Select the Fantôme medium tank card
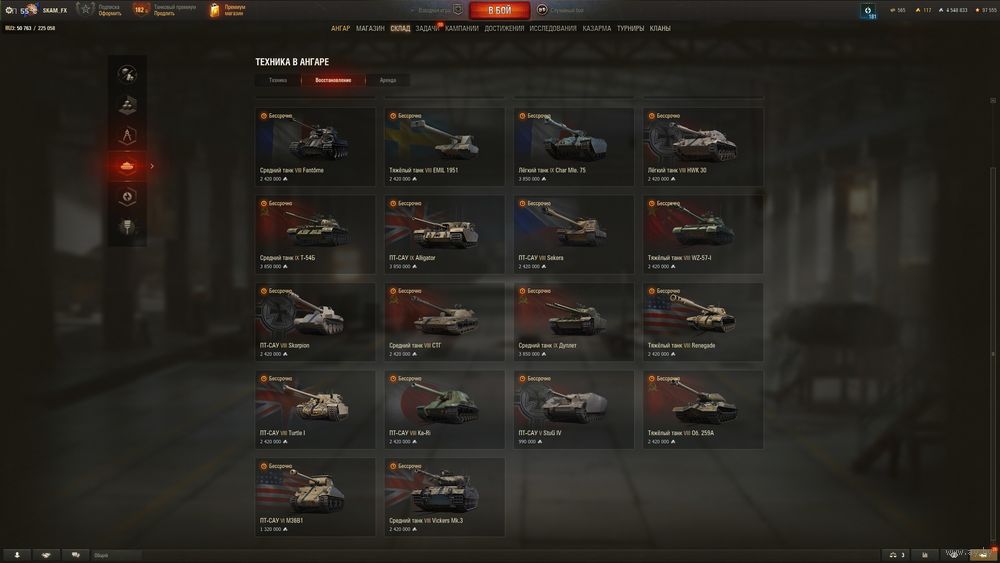The image size is (1000, 563). 315,146
